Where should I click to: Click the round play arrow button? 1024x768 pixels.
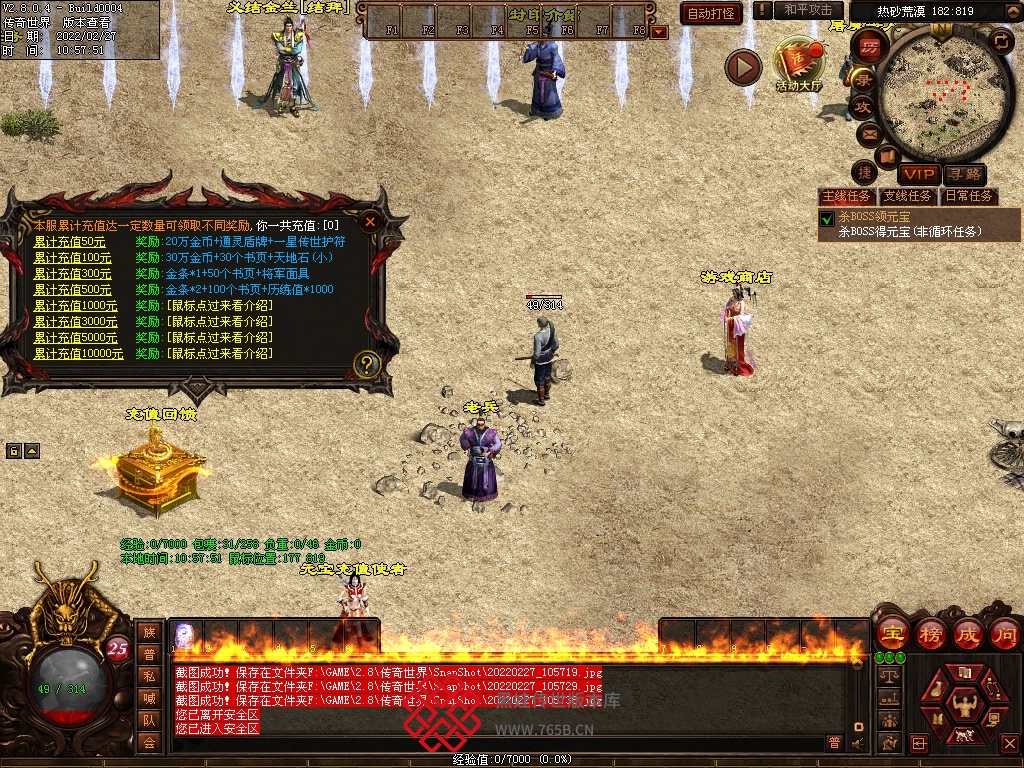(x=743, y=67)
